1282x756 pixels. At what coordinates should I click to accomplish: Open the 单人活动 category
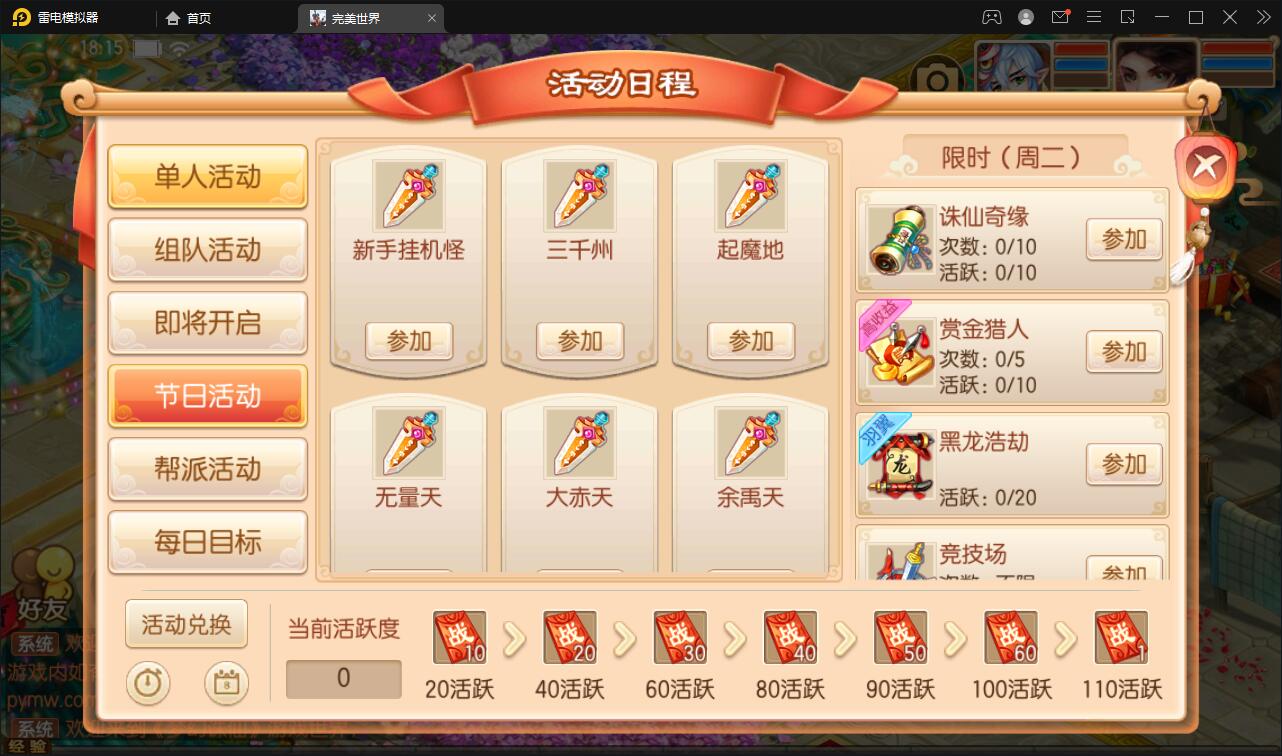[207, 177]
